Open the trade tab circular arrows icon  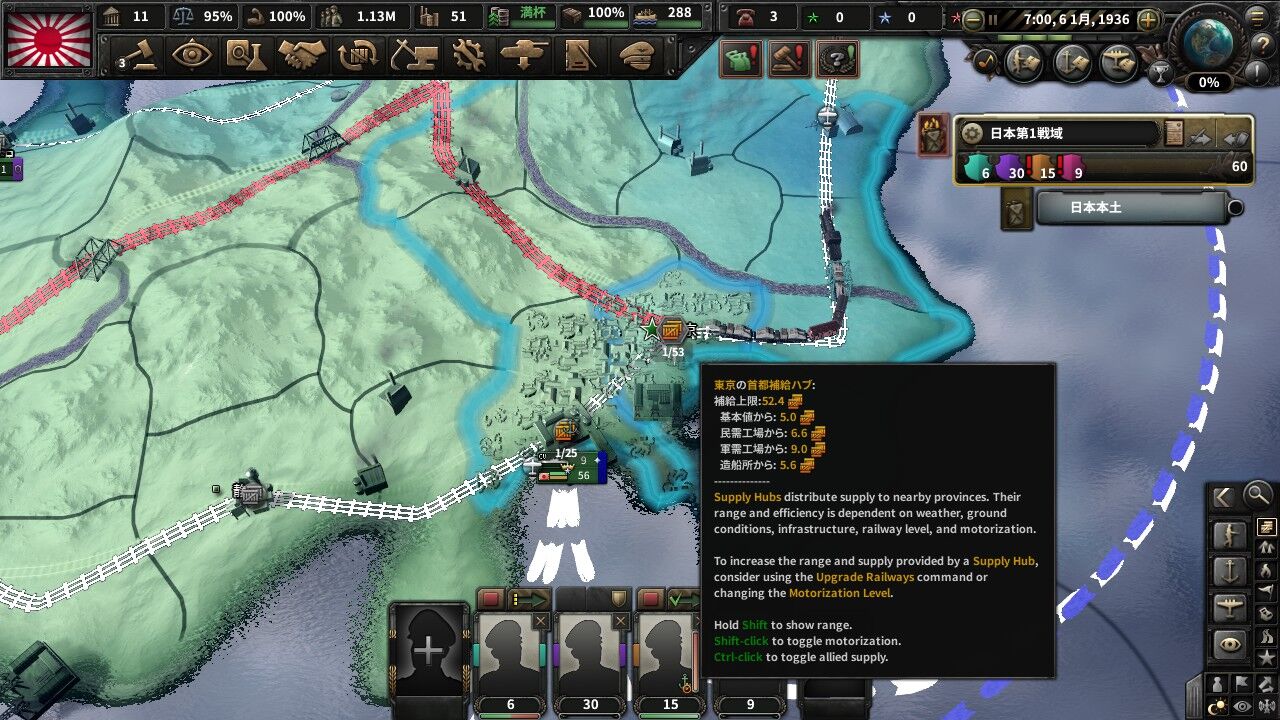[x=359, y=56]
